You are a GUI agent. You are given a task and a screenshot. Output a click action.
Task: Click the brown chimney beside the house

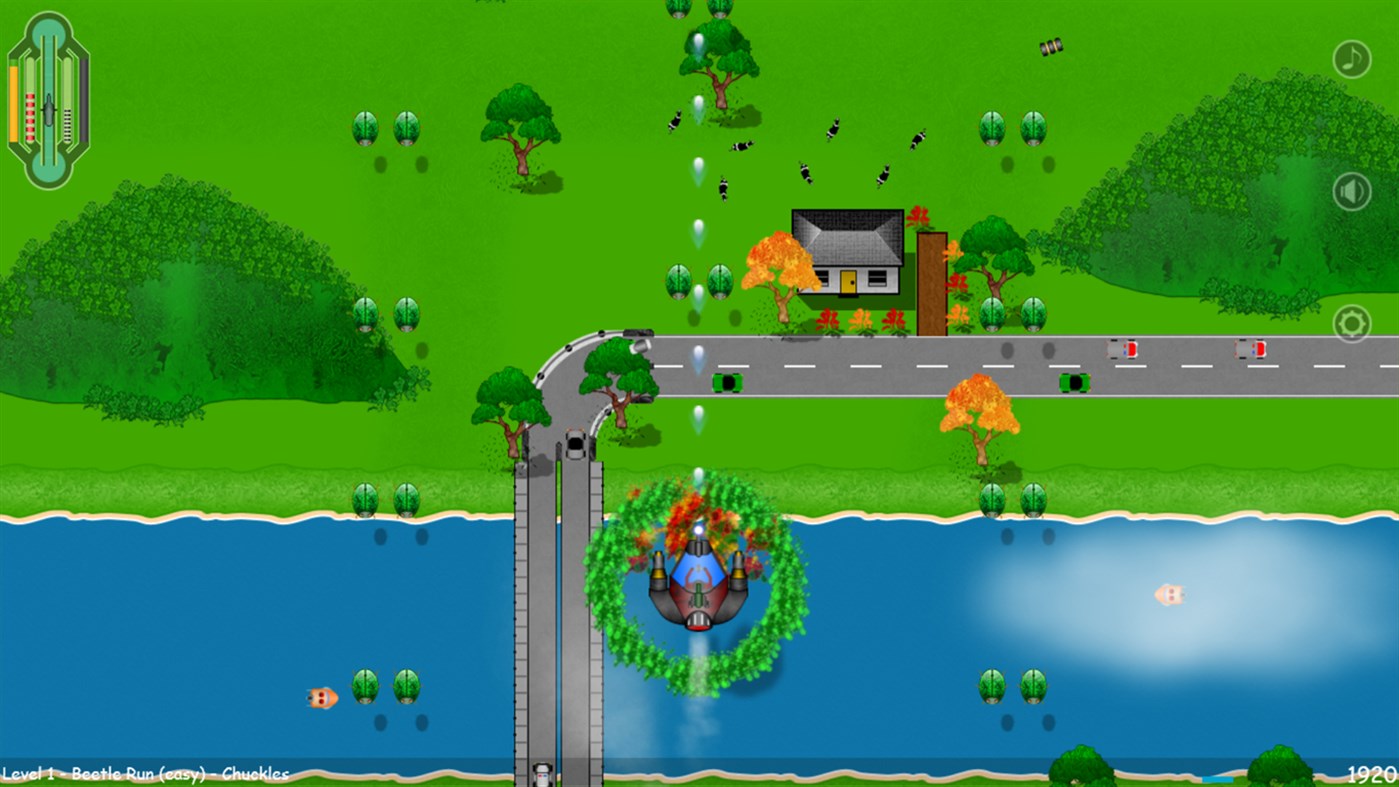tap(932, 280)
